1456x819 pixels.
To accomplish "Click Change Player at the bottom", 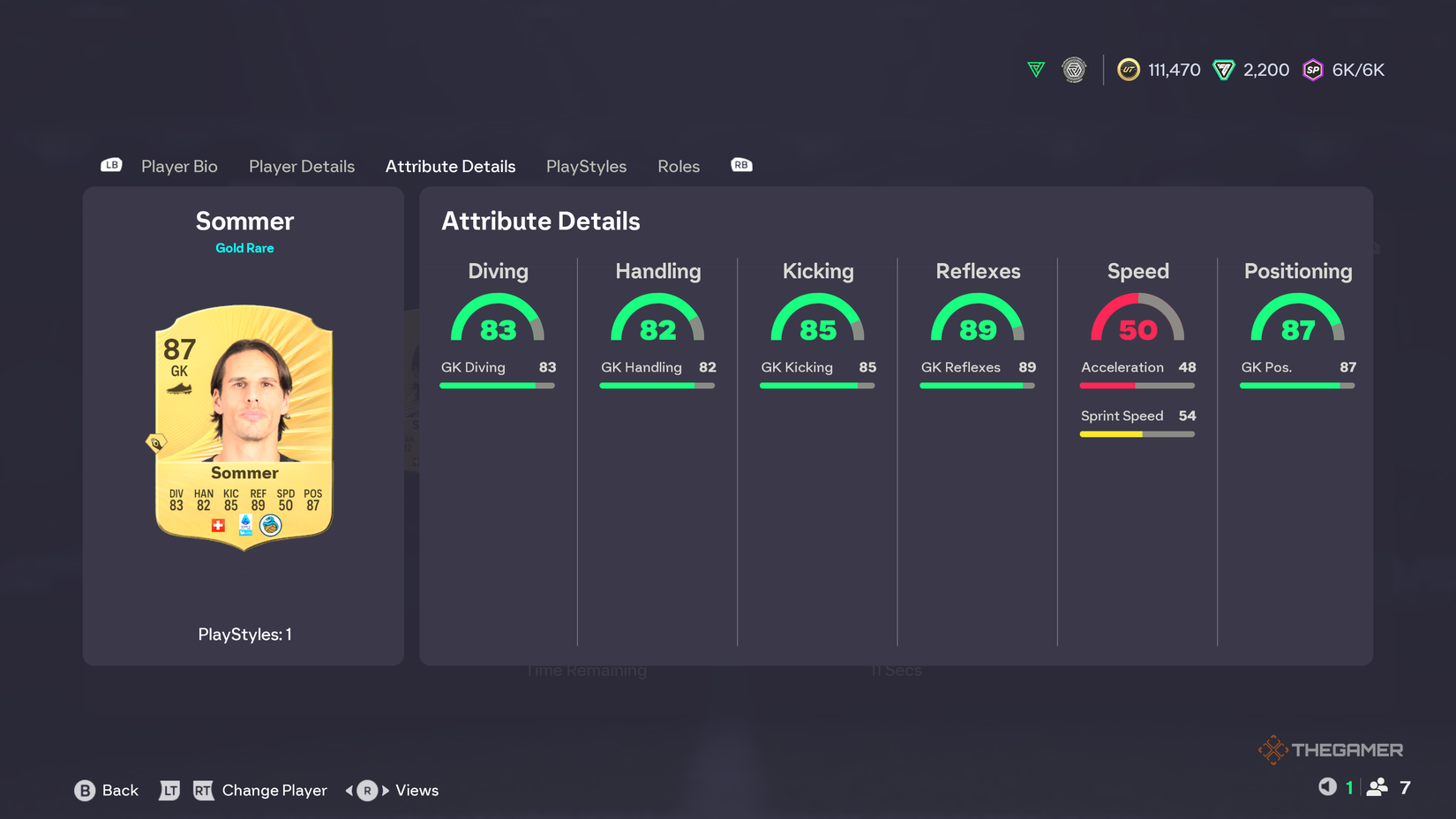I will pyautogui.click(x=274, y=791).
